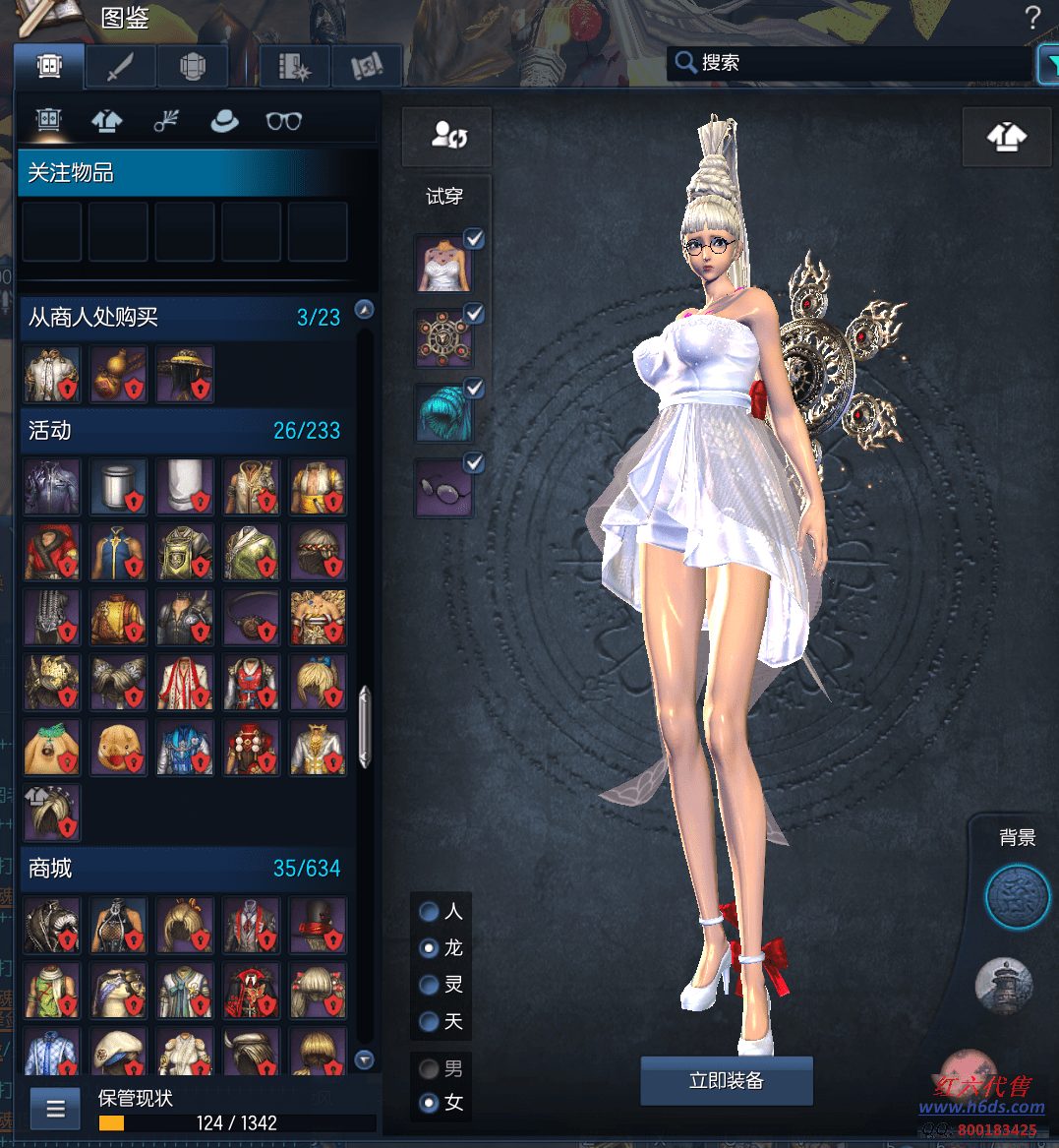
Task: Select the metal bucket item in 活动
Action: 118,486
